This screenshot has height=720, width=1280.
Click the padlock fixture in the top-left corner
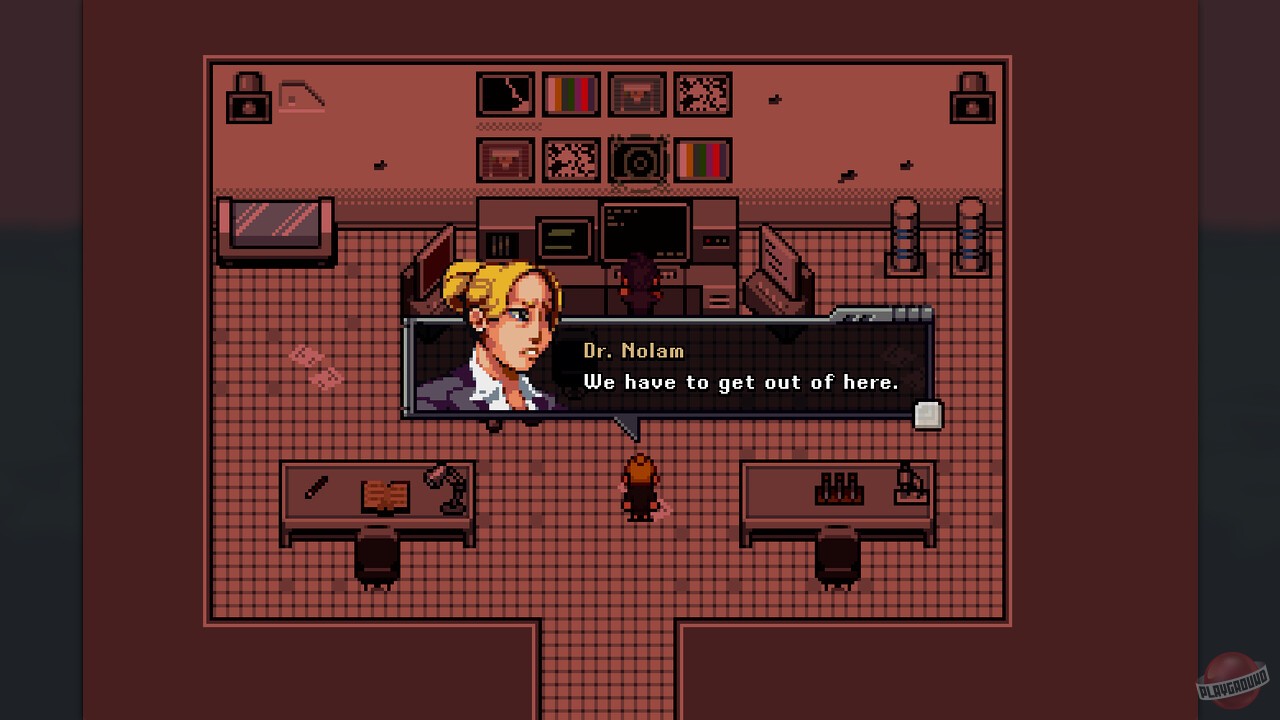click(247, 97)
